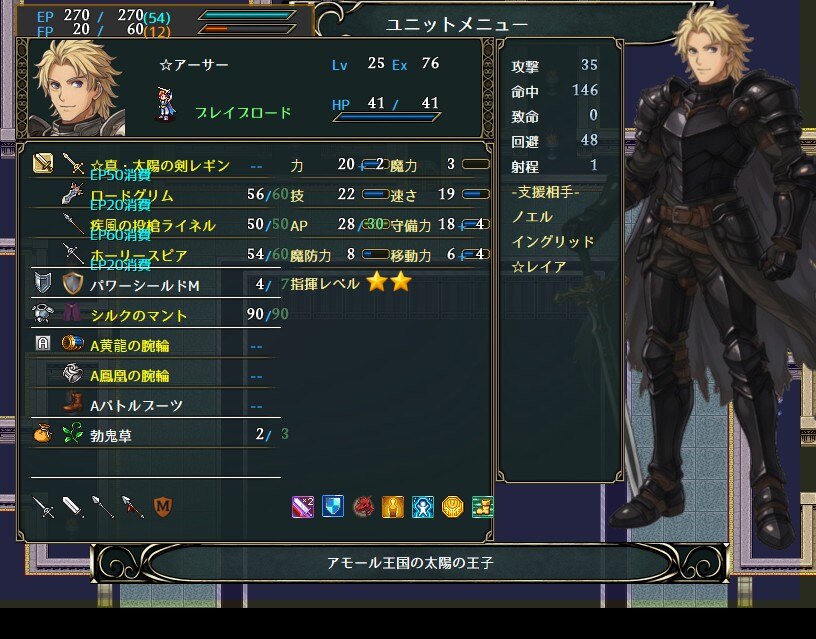Click the orange M shield type icon

pos(163,507)
